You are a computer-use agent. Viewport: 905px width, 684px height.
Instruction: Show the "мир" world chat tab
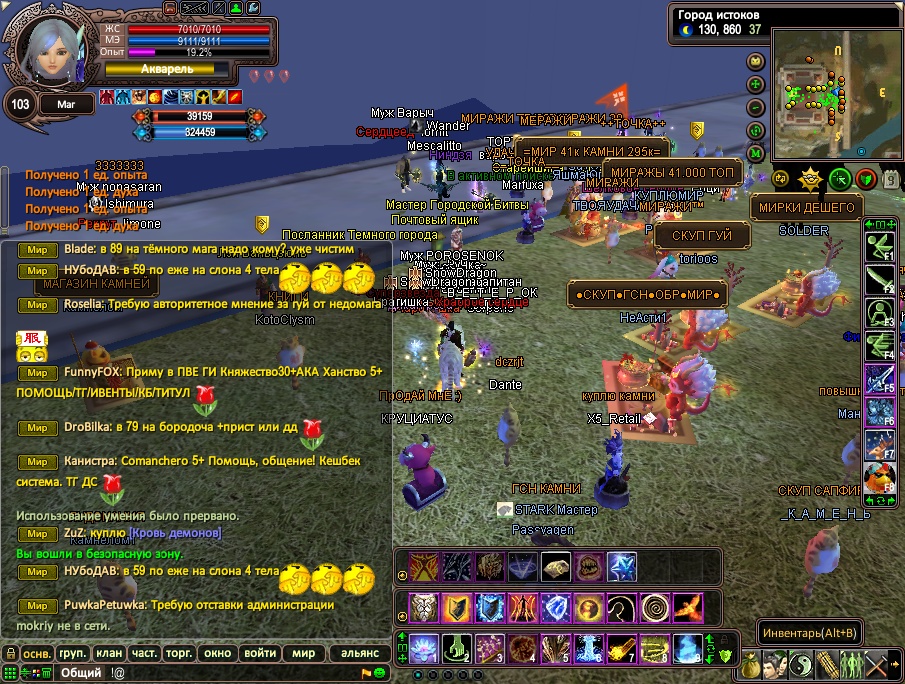(x=303, y=653)
